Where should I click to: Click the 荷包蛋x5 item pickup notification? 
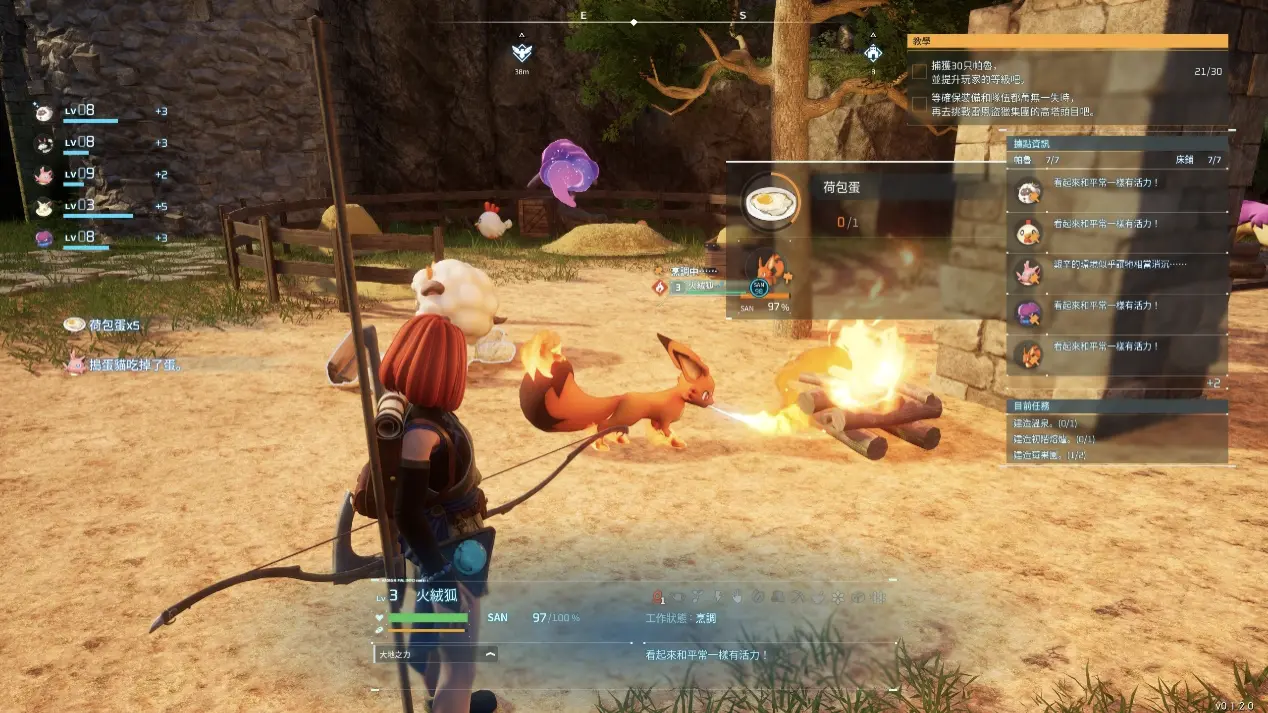103,325
